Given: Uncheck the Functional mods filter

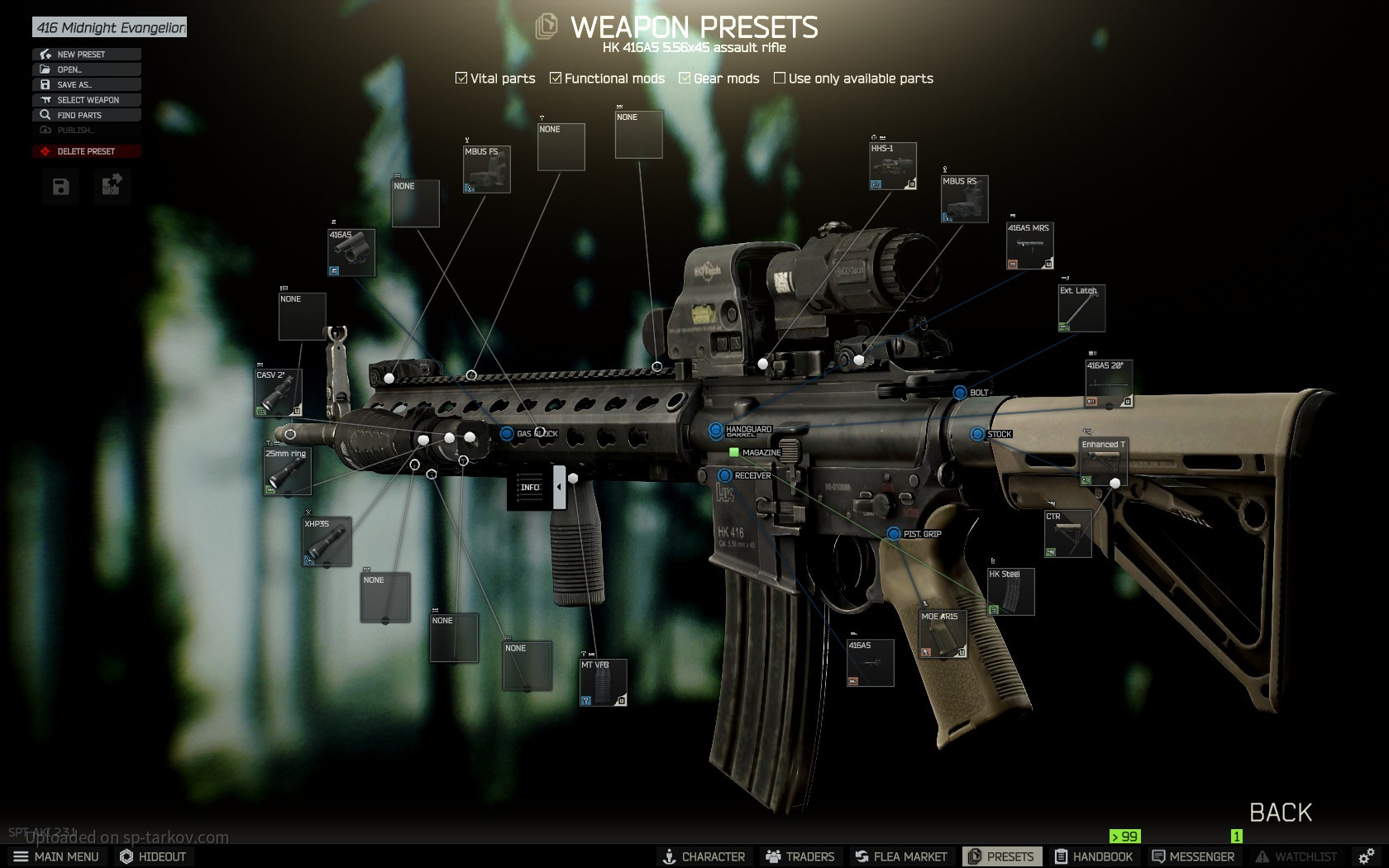Looking at the screenshot, I should 556,79.
